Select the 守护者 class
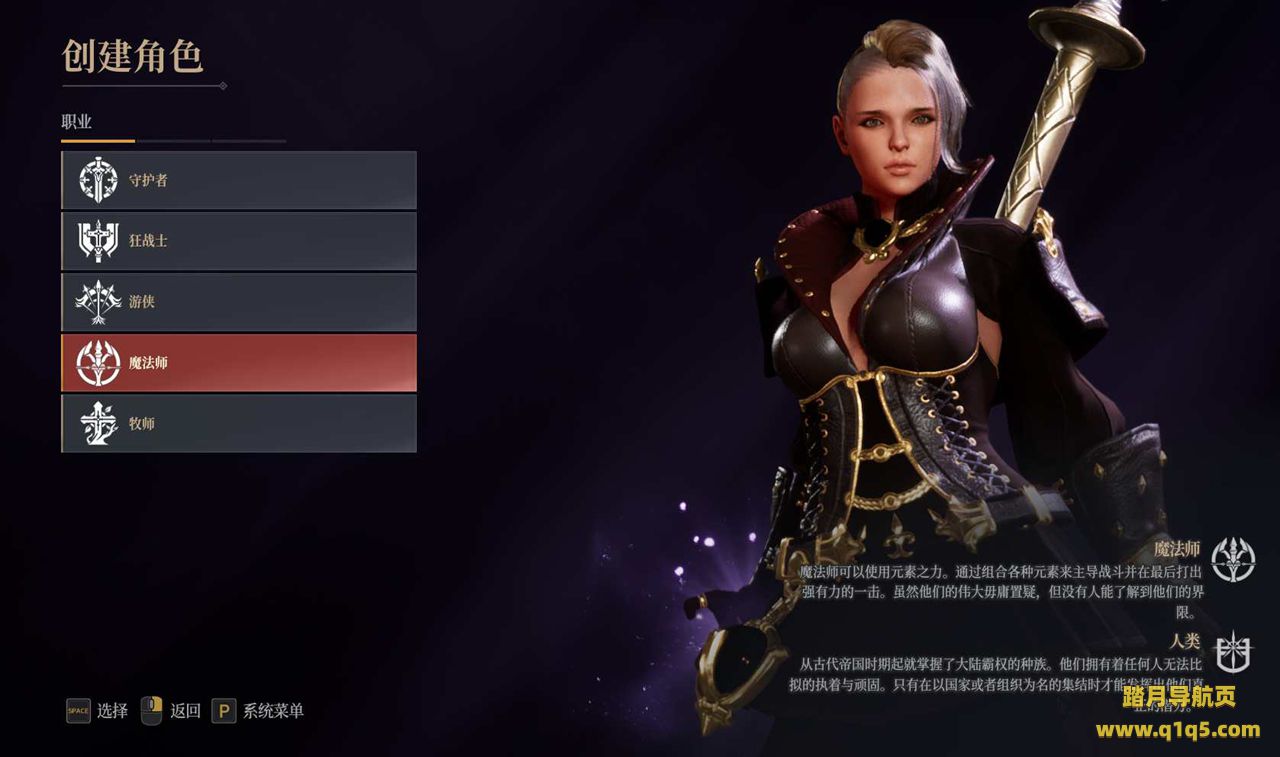1280x757 pixels. click(x=239, y=181)
